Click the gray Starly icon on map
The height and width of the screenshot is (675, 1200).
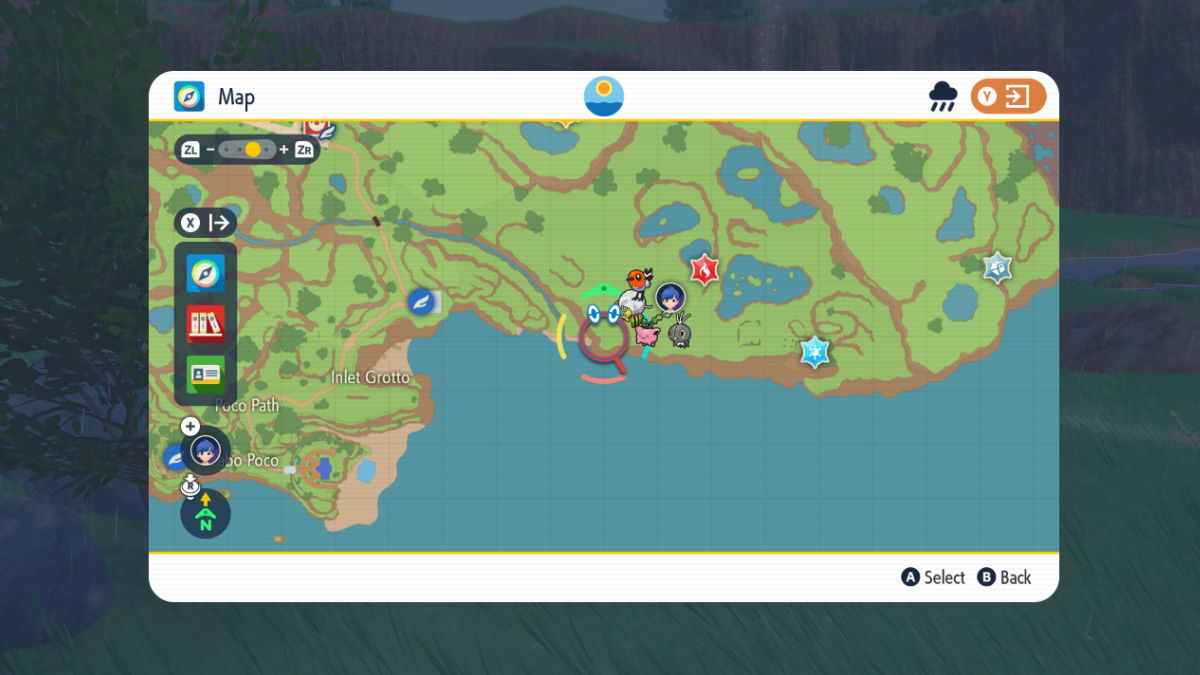pyautogui.click(x=681, y=331)
